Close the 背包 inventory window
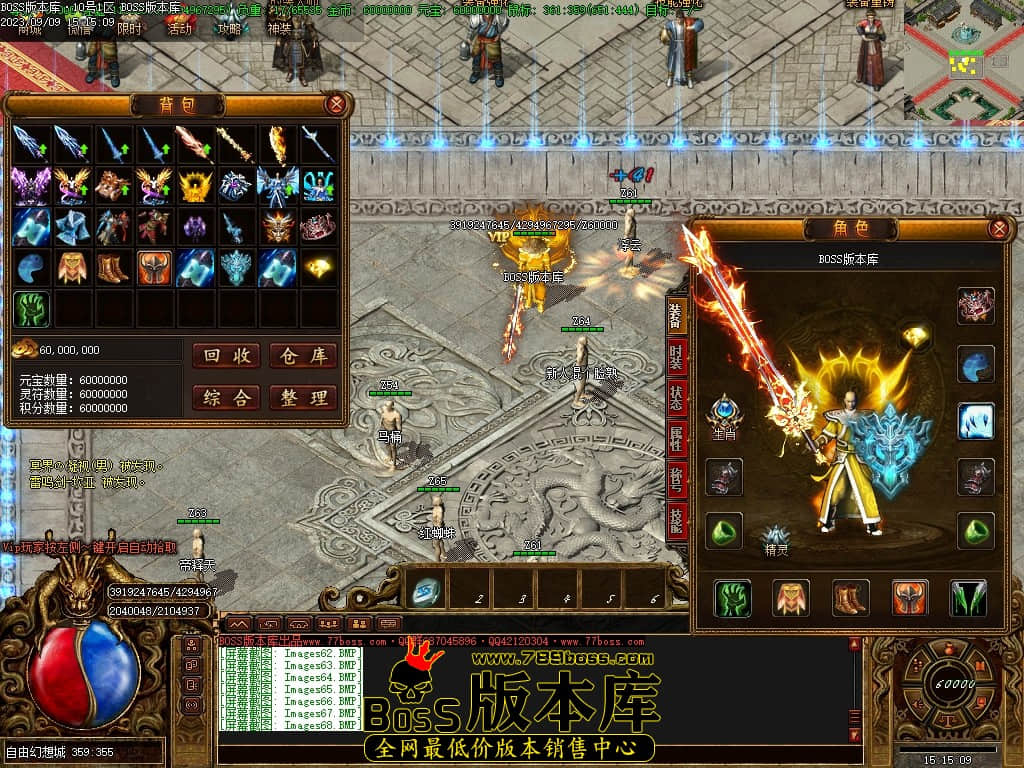 (x=336, y=104)
